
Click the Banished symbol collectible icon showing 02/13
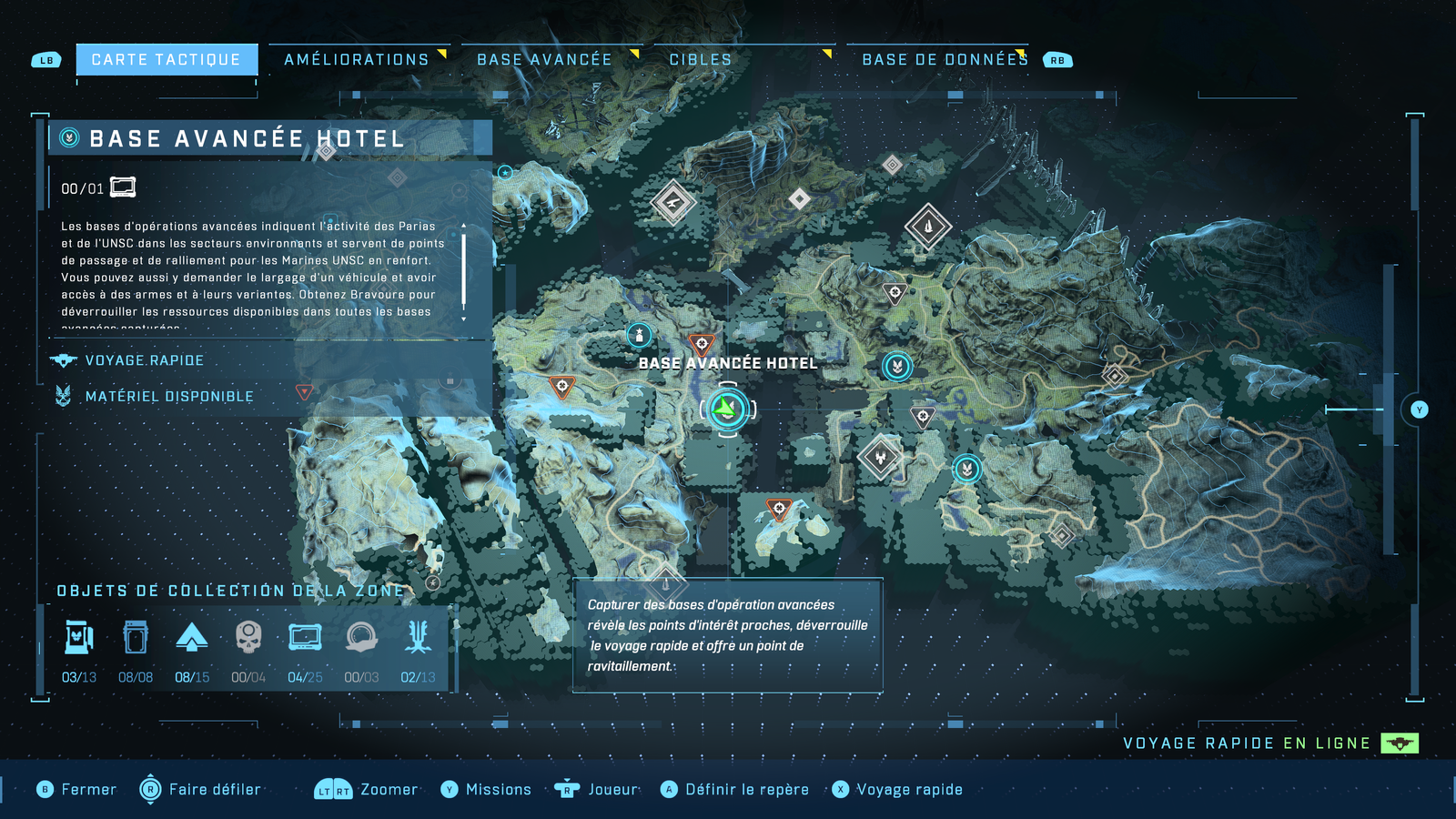click(x=417, y=638)
